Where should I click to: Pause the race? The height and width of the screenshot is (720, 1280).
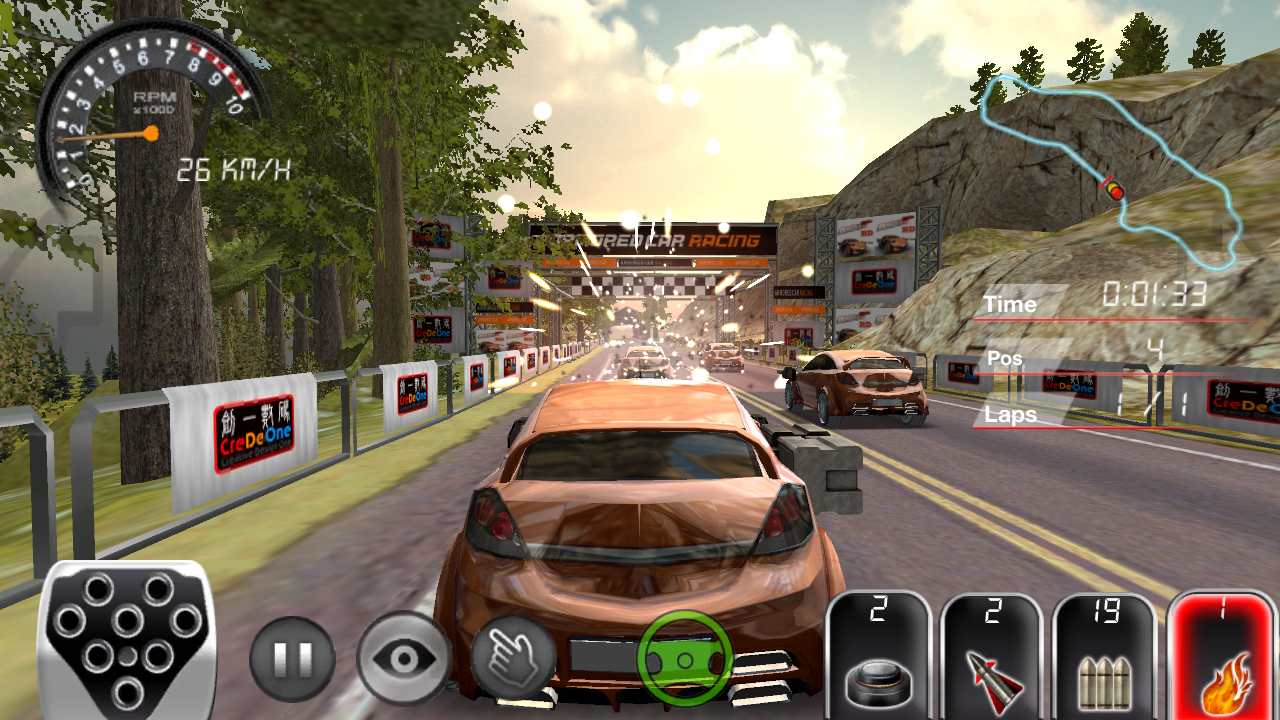(292, 658)
